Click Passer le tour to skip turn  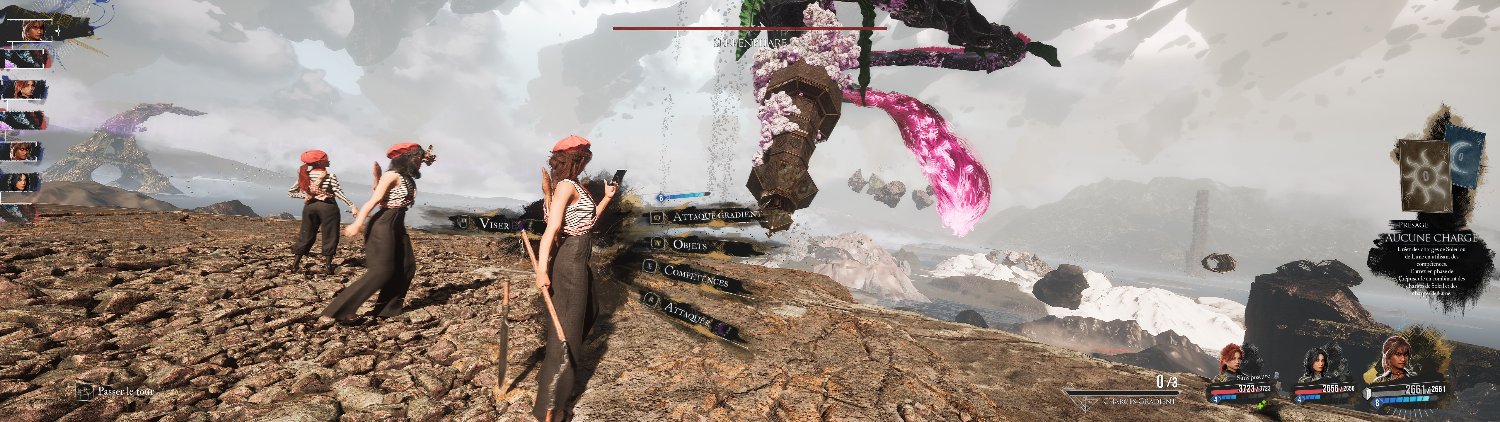click(120, 391)
